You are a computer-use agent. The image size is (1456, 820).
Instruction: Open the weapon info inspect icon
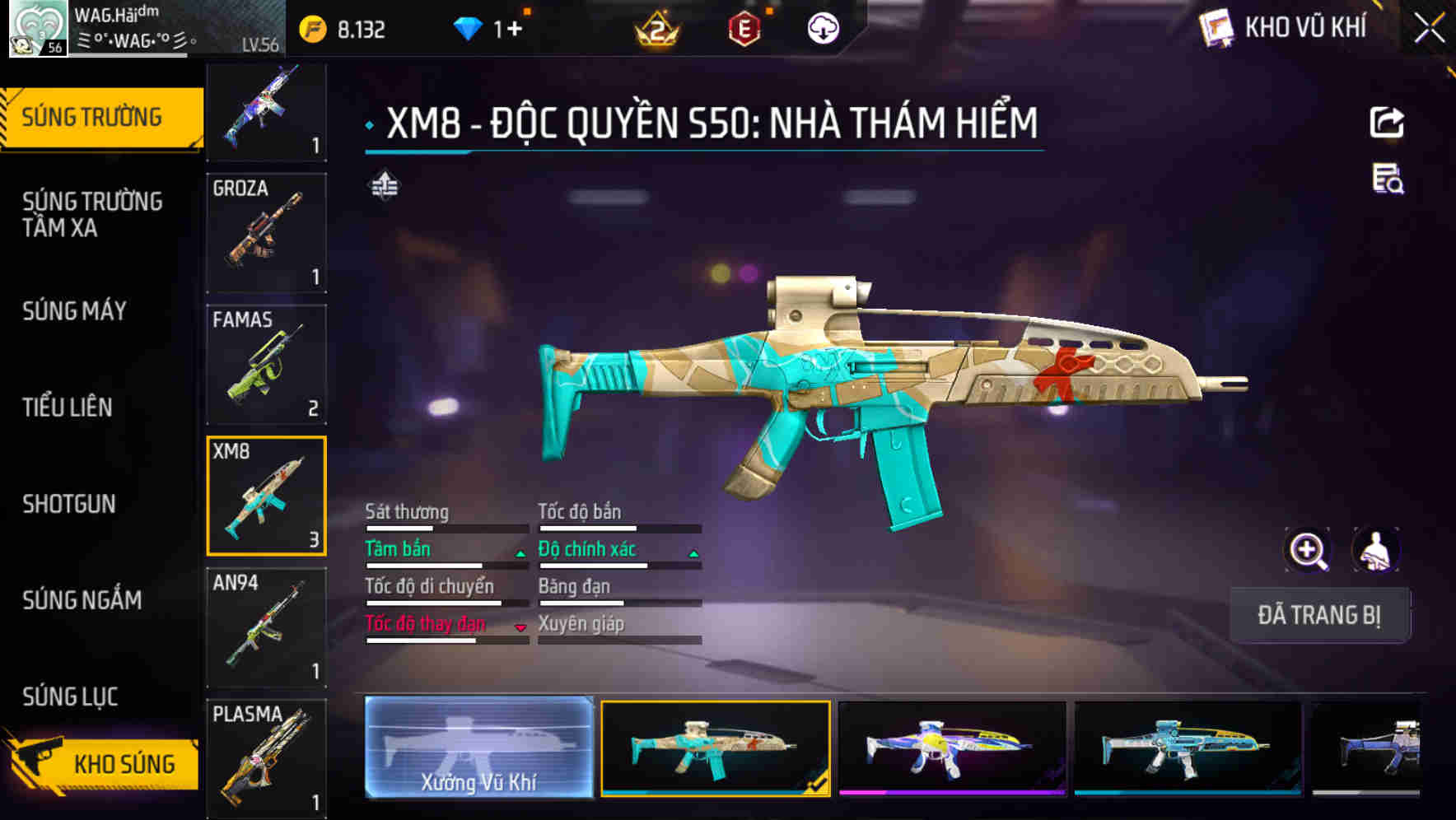pyautogui.click(x=1388, y=185)
